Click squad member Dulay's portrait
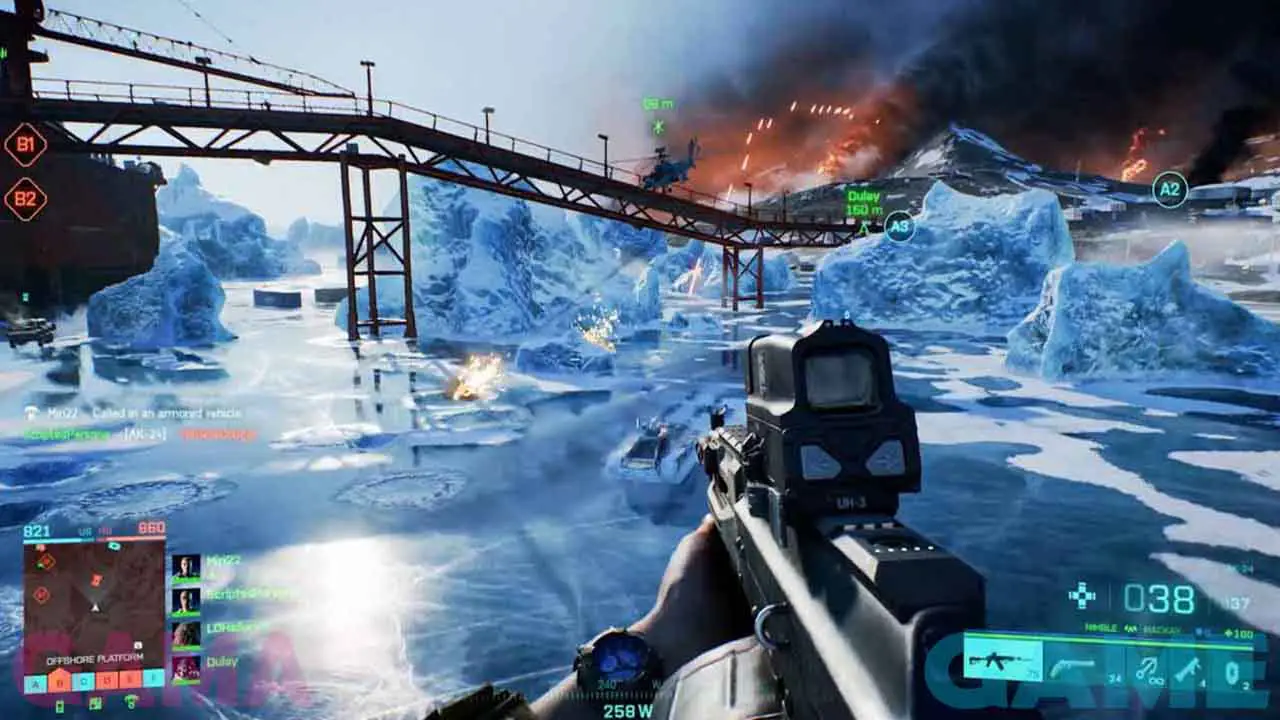 pos(186,667)
